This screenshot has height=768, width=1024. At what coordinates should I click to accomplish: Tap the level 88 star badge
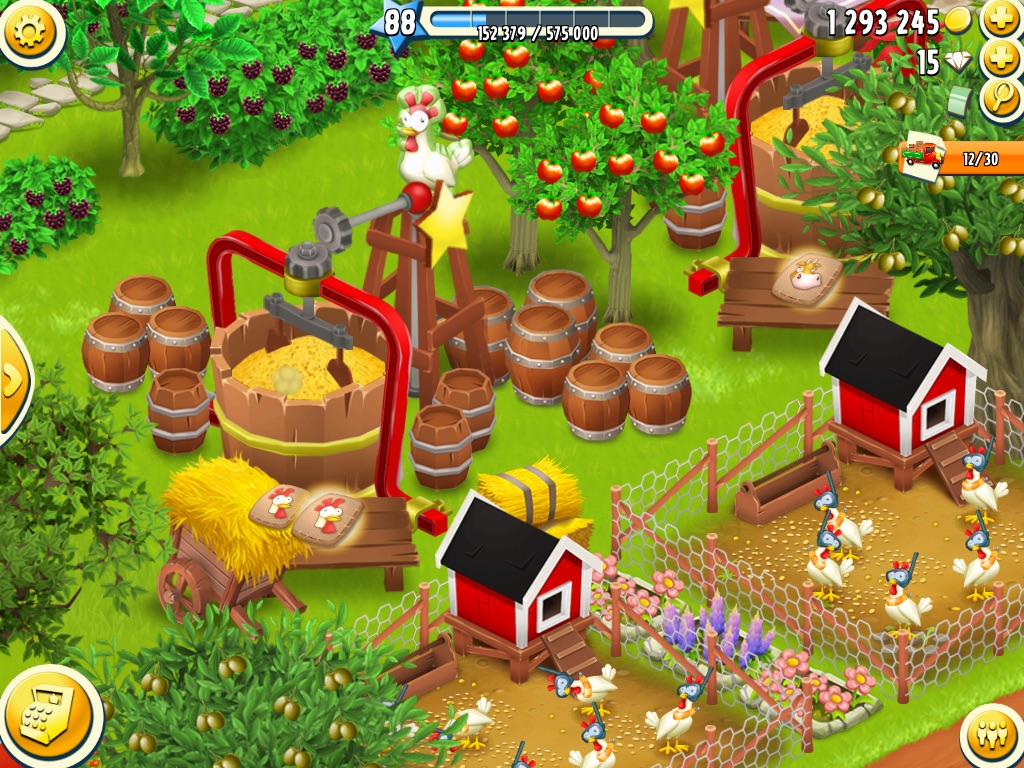click(x=399, y=22)
